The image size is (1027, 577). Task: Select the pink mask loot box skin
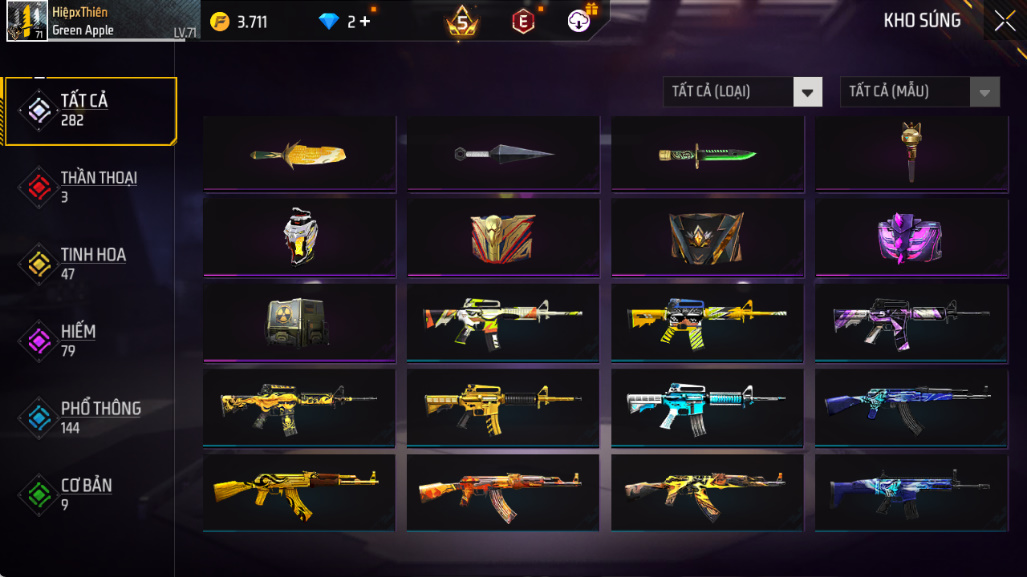point(911,238)
